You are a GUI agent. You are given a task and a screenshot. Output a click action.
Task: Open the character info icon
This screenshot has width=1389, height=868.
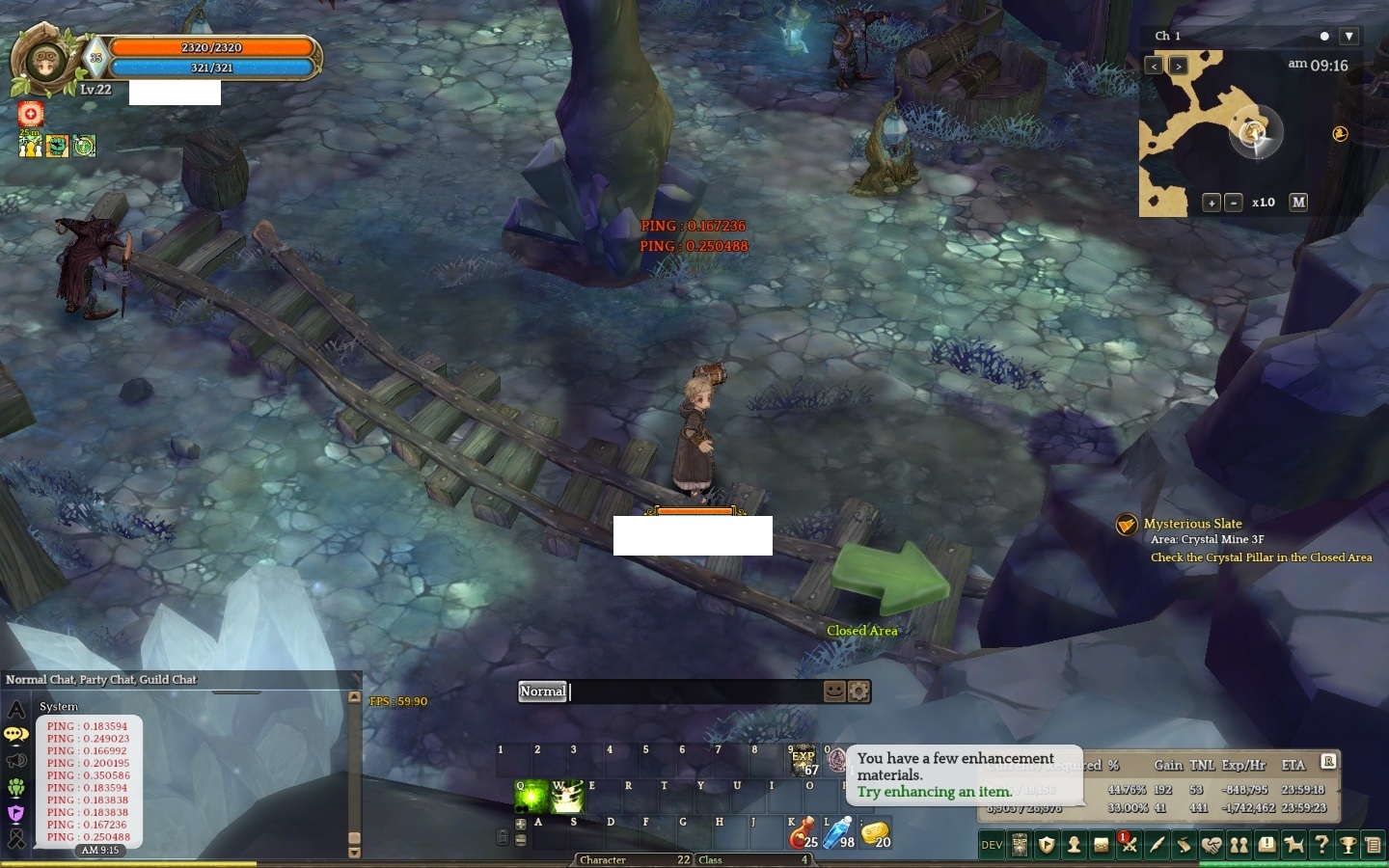(1074, 845)
